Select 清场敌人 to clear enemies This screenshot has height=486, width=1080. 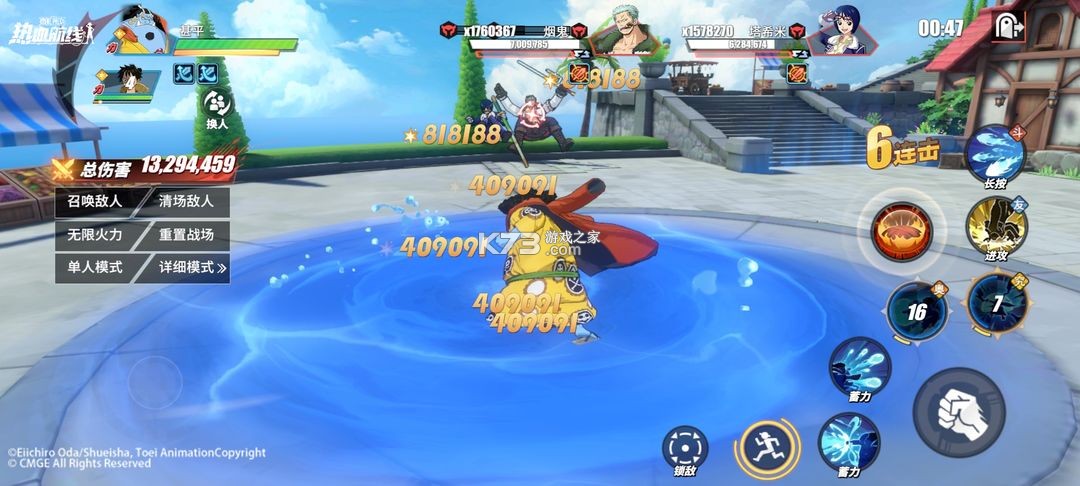click(x=186, y=201)
